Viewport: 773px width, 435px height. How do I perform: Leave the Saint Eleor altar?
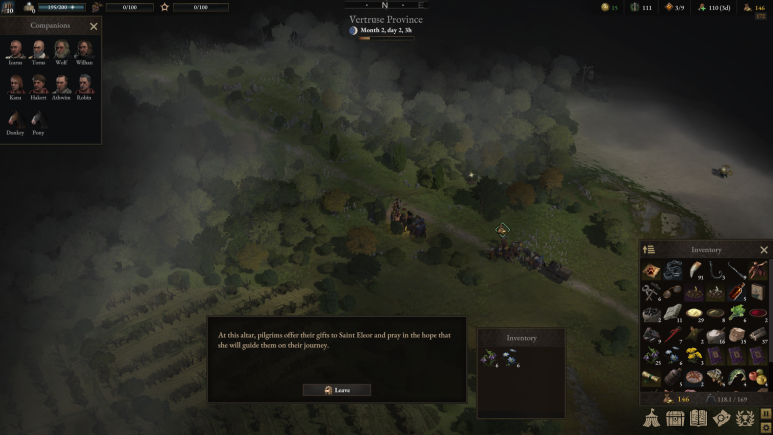(x=337, y=390)
